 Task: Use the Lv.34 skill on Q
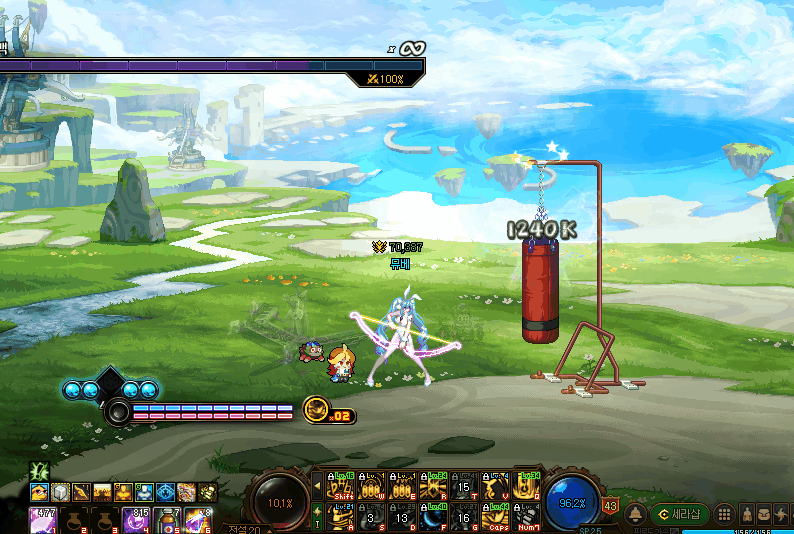[526, 486]
